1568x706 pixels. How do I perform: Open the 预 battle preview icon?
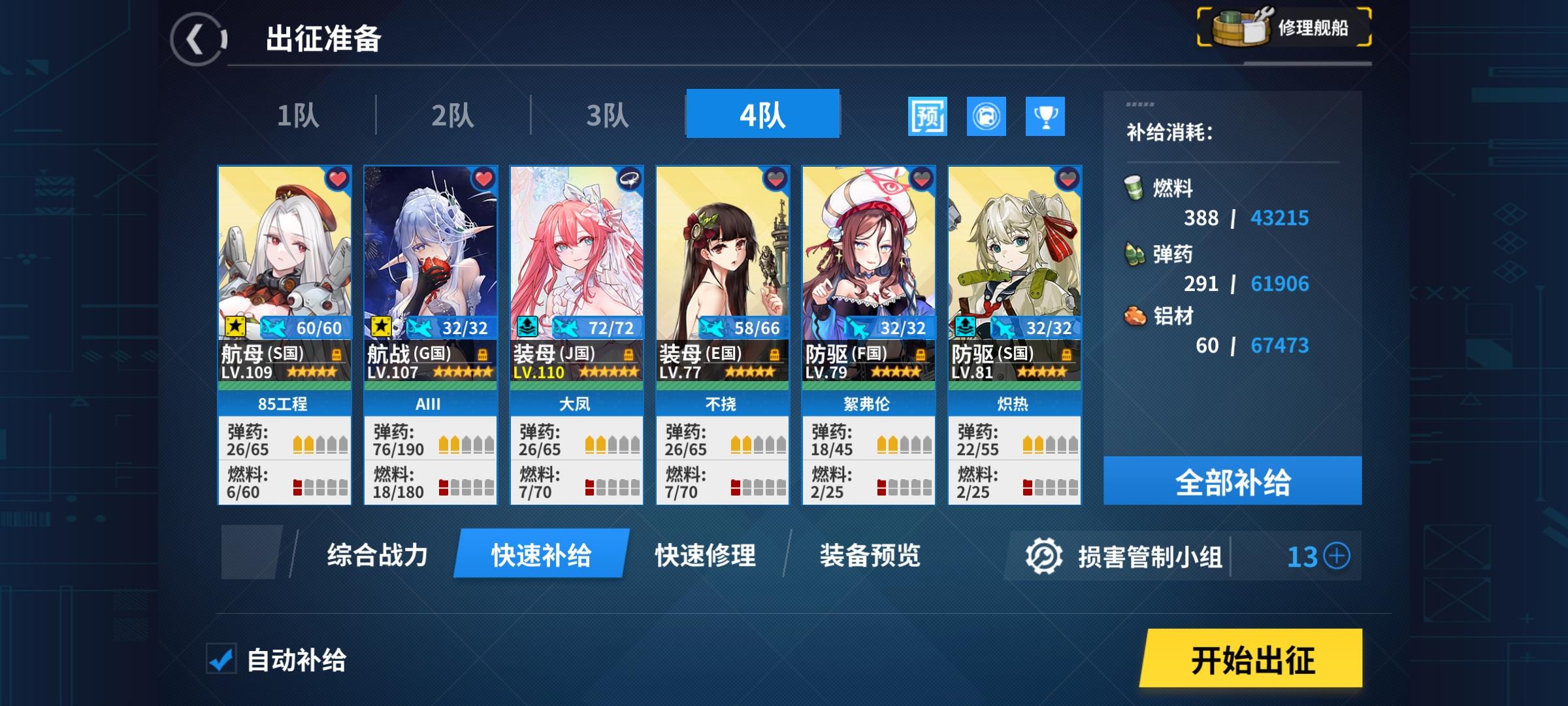click(x=928, y=116)
